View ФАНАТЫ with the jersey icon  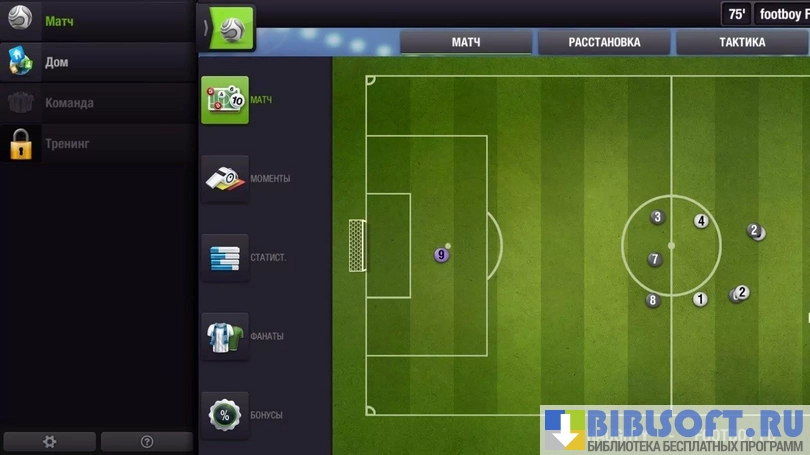(x=225, y=337)
